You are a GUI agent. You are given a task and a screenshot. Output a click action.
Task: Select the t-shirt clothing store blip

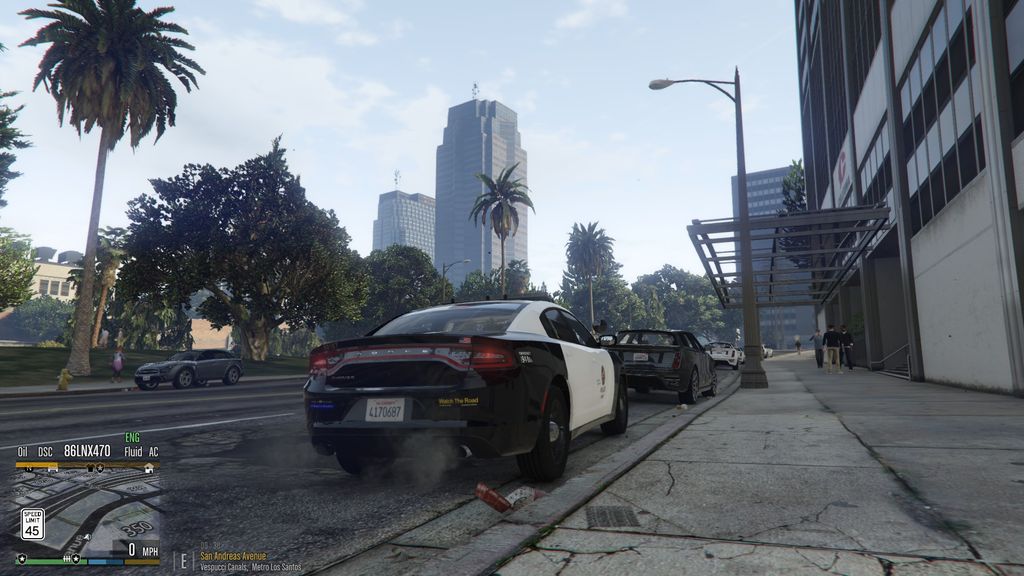click(90, 468)
